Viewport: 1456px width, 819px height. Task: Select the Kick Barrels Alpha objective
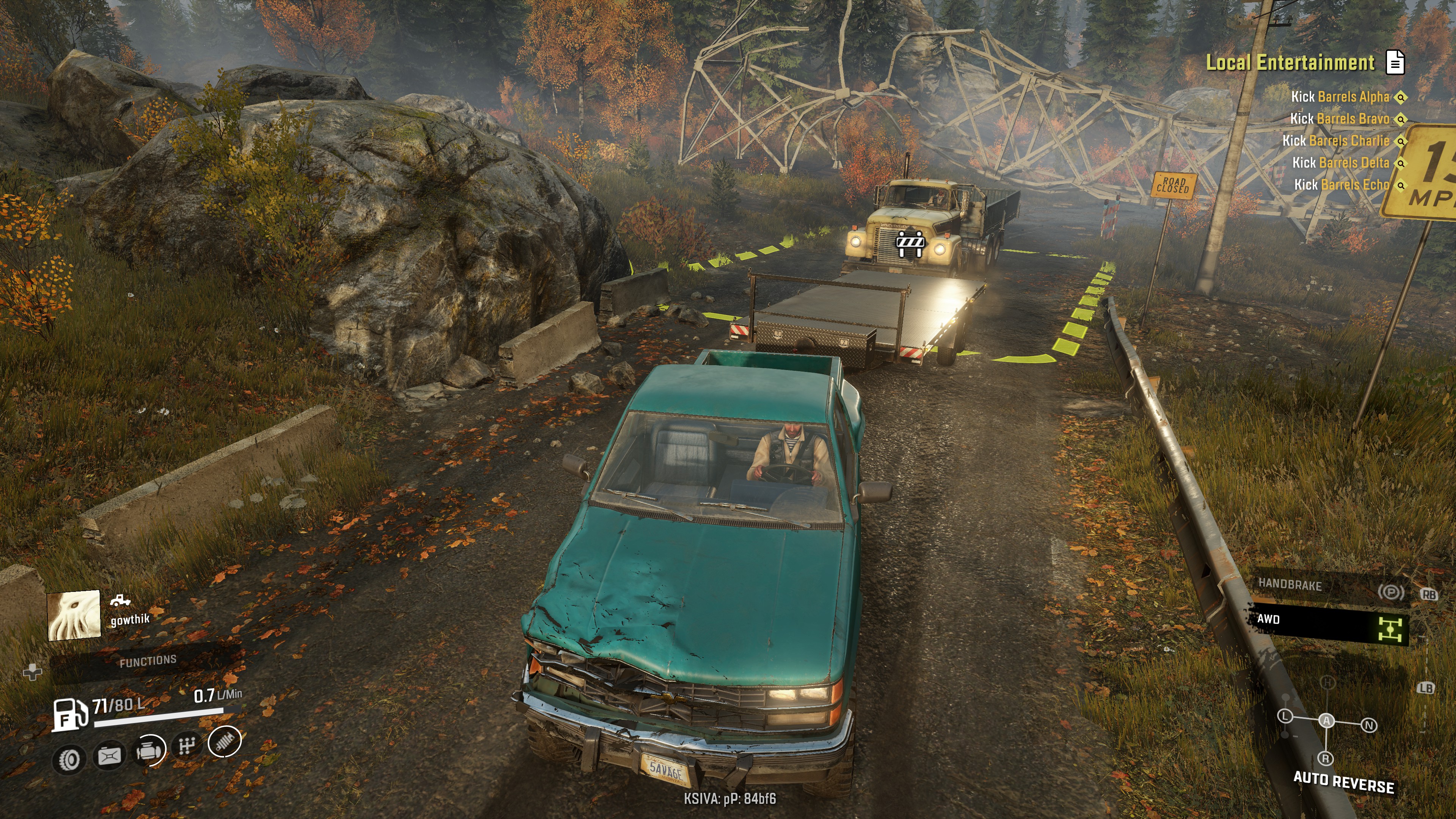[x=1340, y=97]
